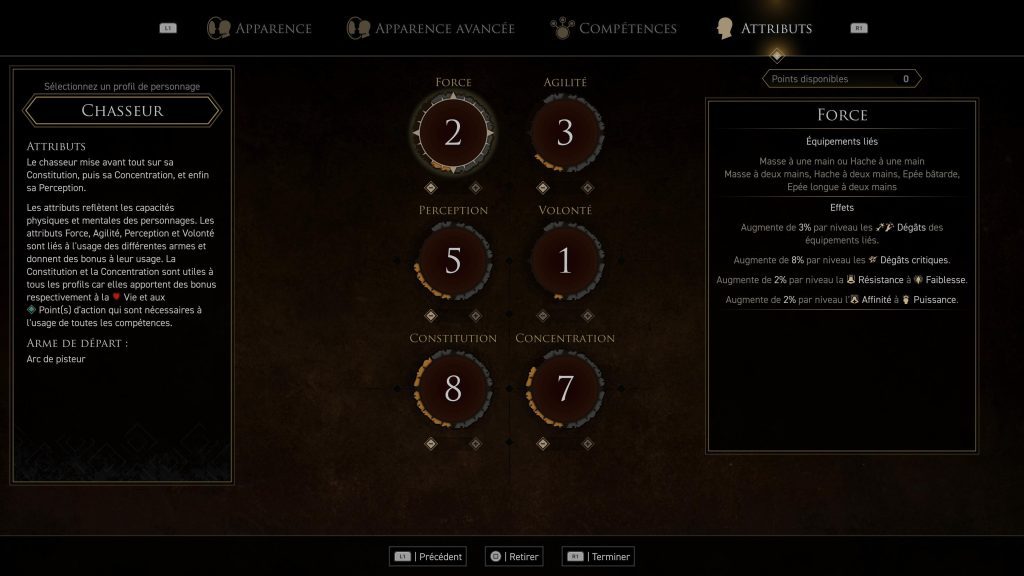Finish creation with the Terminer button

(x=599, y=556)
